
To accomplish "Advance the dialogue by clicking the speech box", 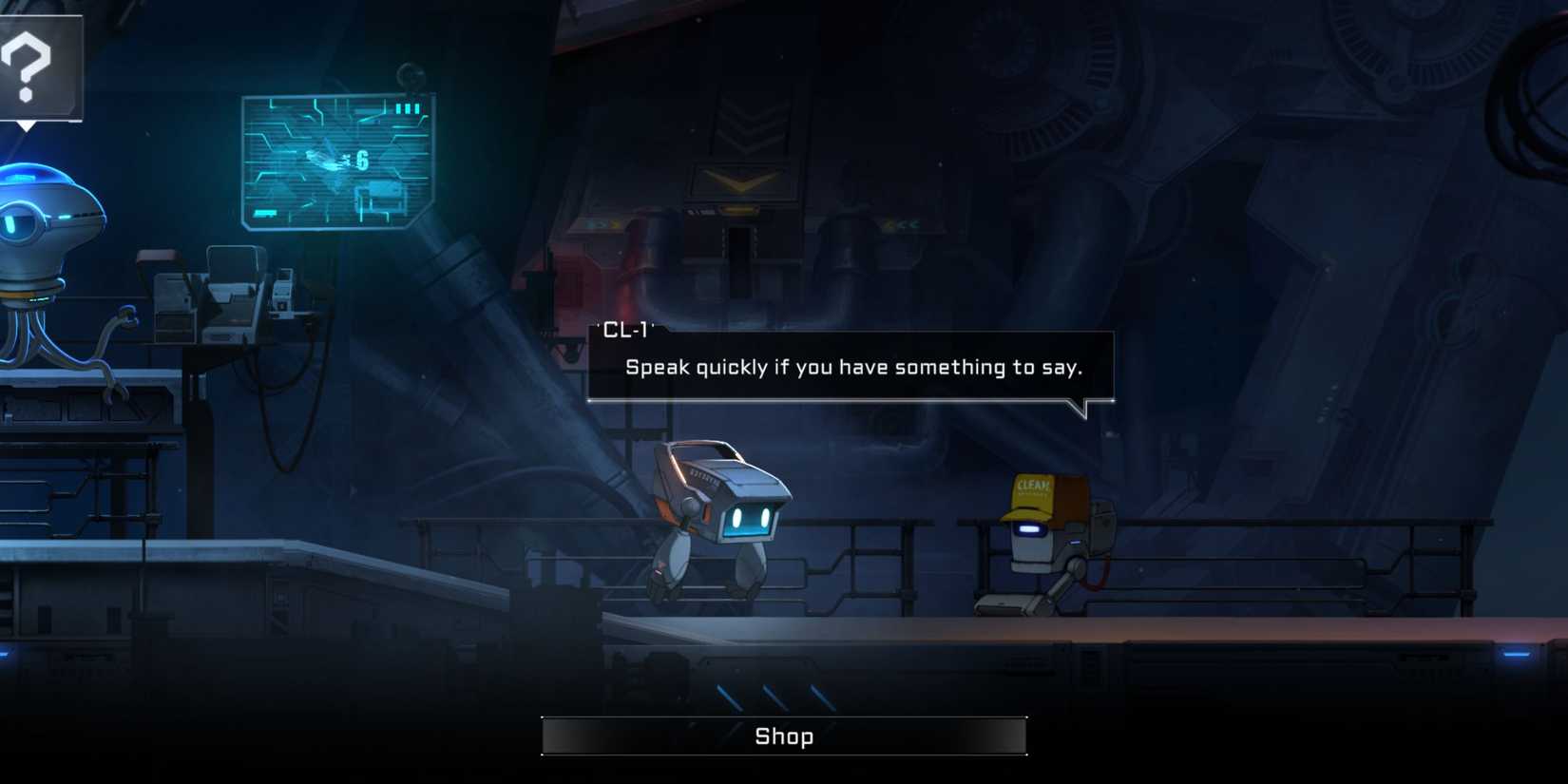I will coord(855,368).
